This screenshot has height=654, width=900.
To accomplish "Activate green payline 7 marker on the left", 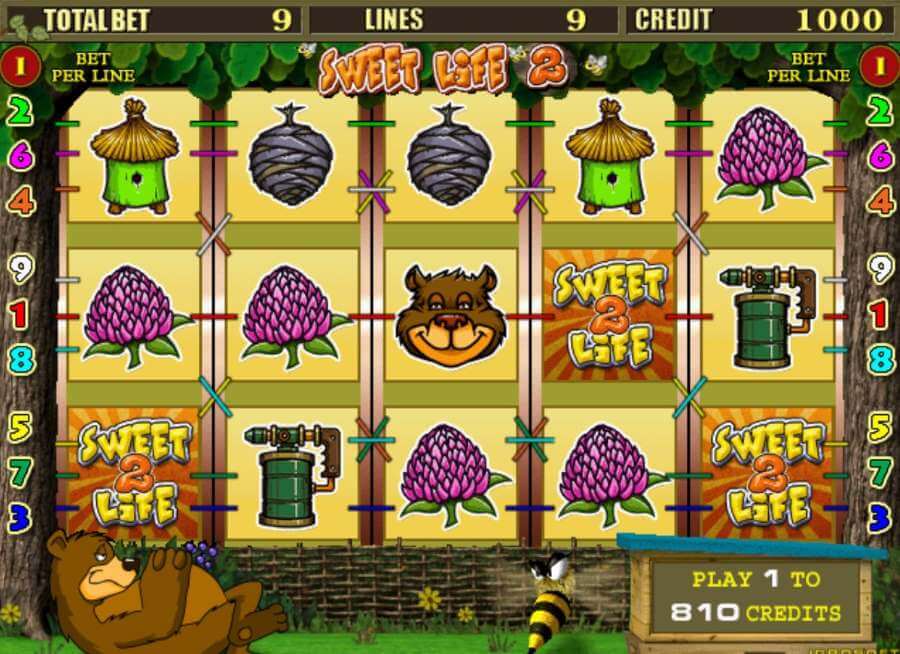I will tap(21, 471).
